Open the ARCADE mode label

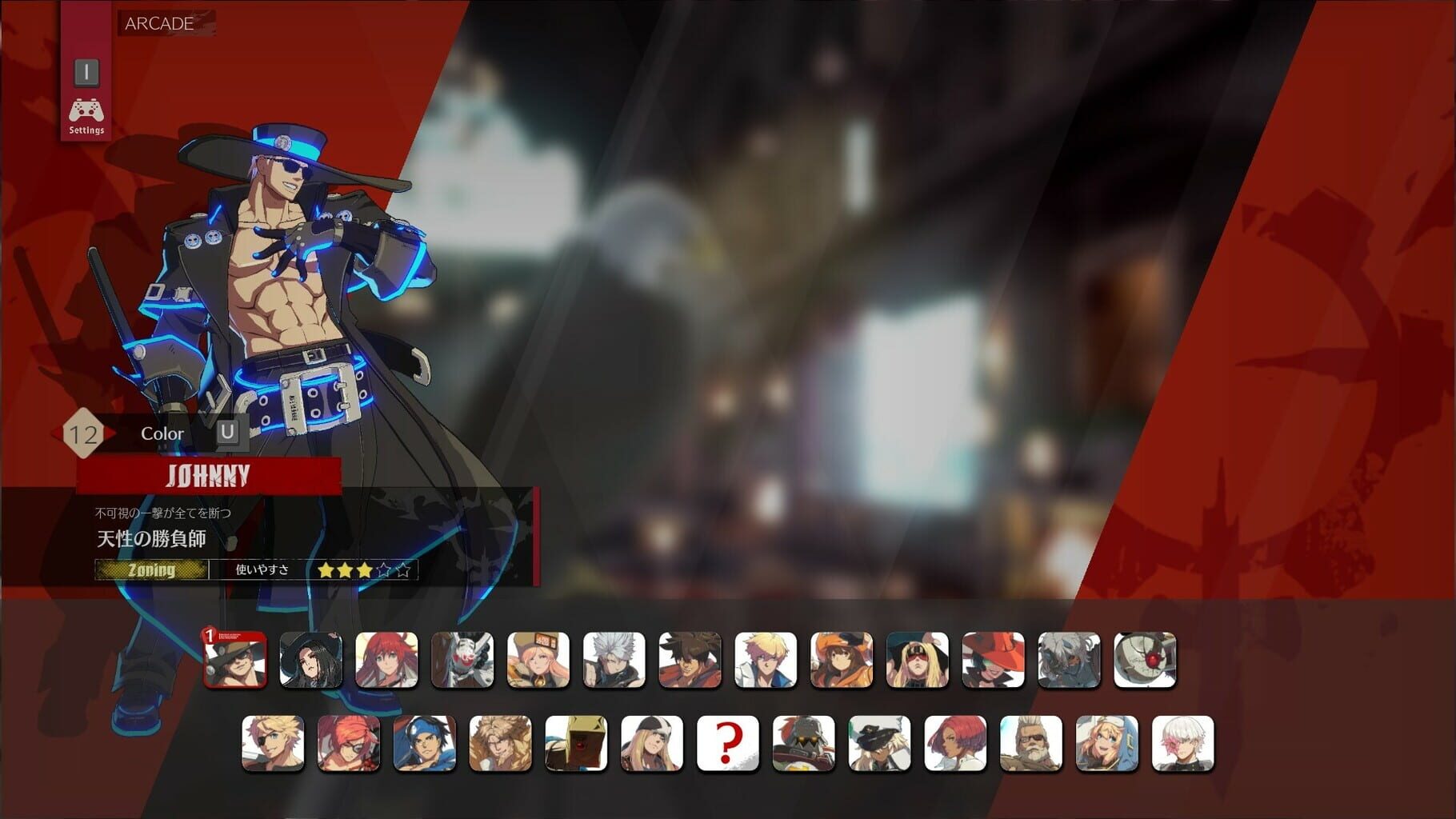(x=157, y=24)
